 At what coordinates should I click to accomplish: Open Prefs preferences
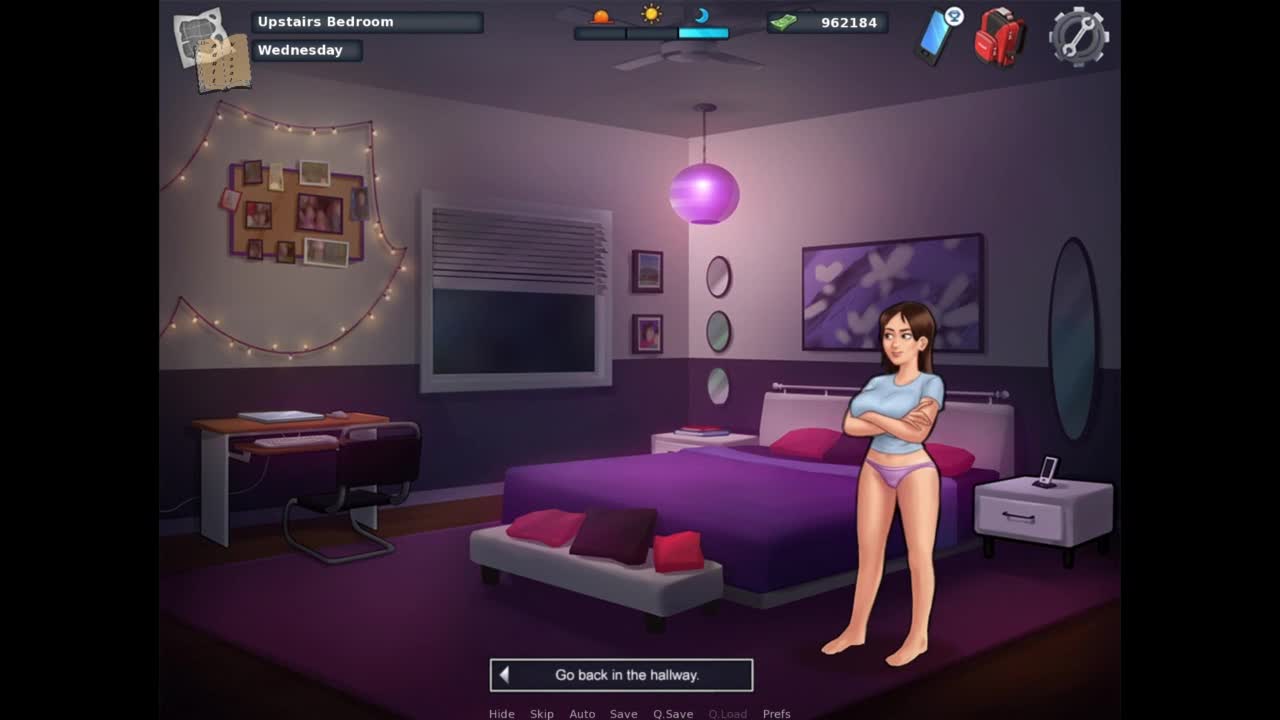point(777,714)
